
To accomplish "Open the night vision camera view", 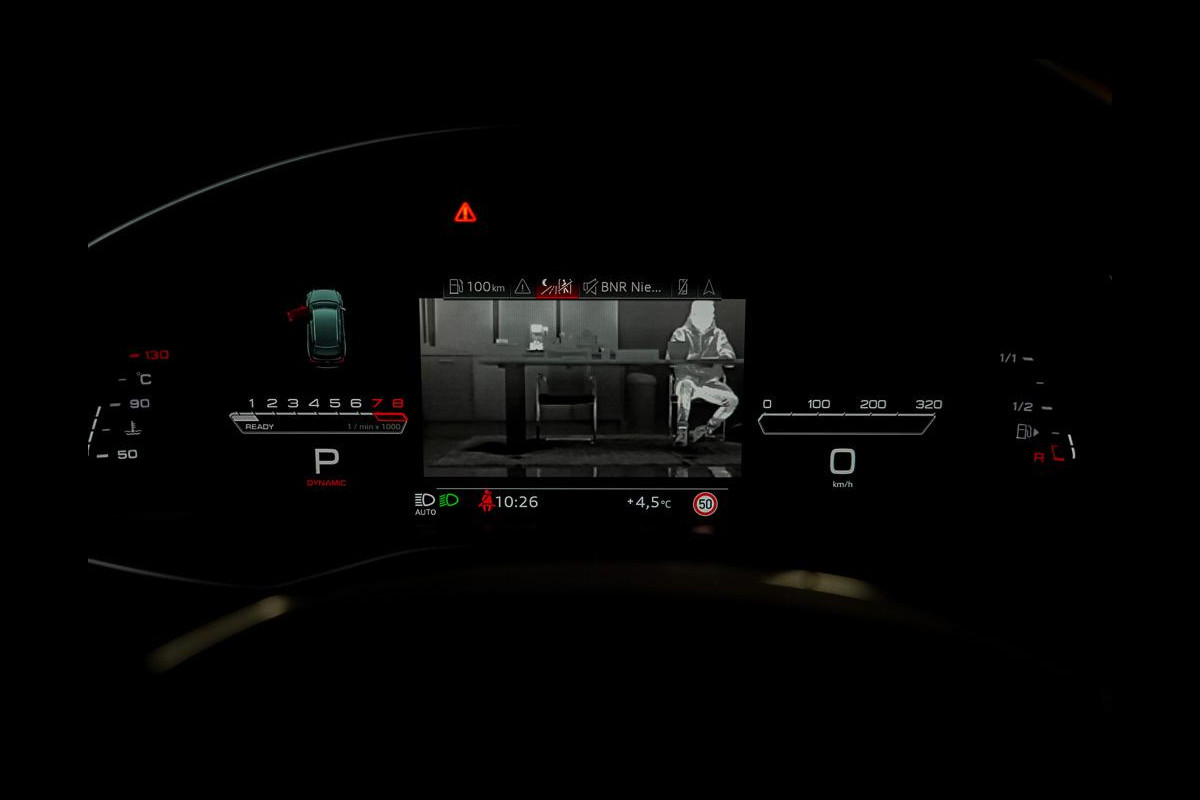I will click(583, 386).
